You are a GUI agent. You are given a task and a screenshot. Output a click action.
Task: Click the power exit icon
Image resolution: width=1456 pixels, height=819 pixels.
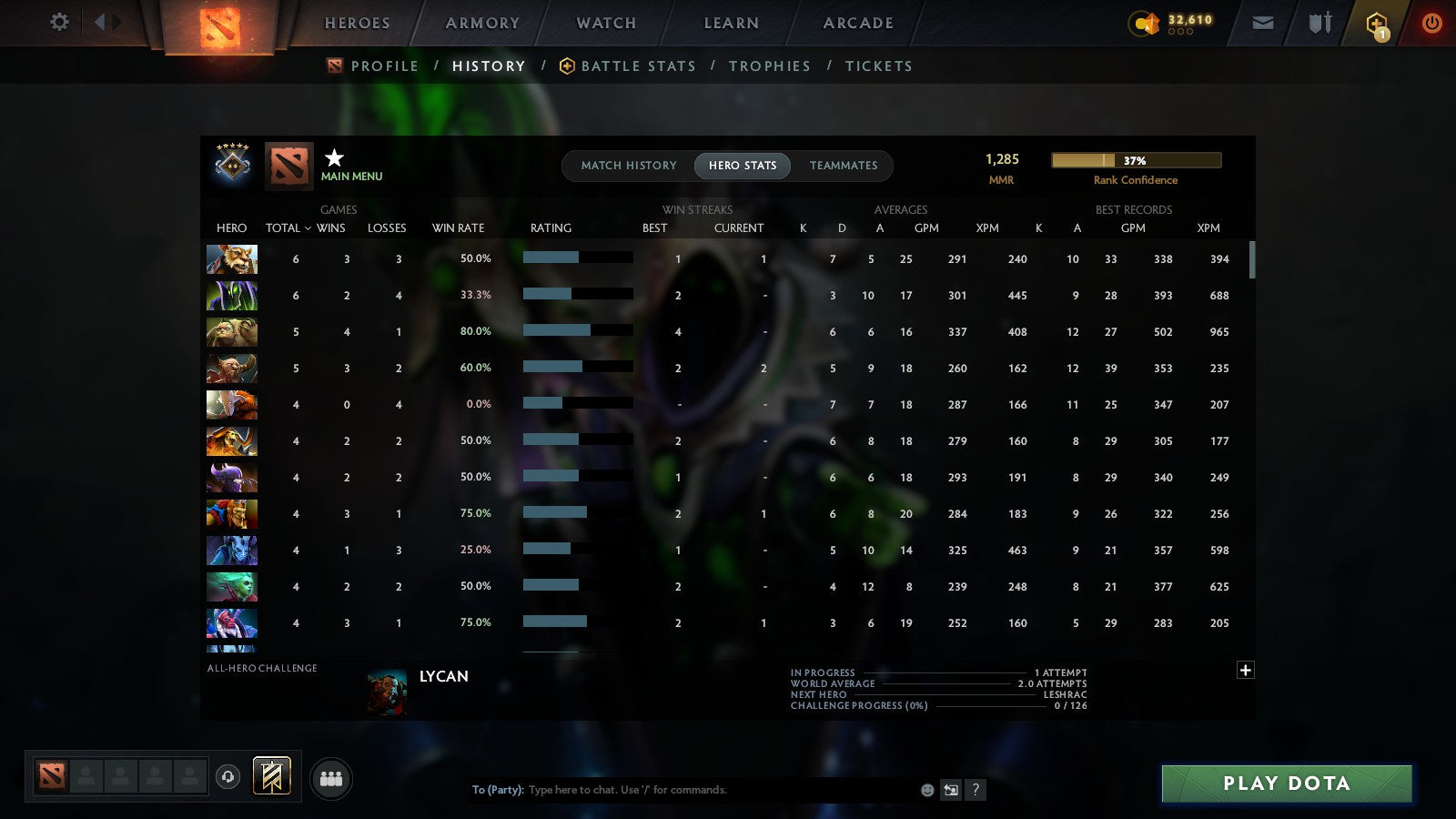pyautogui.click(x=1431, y=23)
